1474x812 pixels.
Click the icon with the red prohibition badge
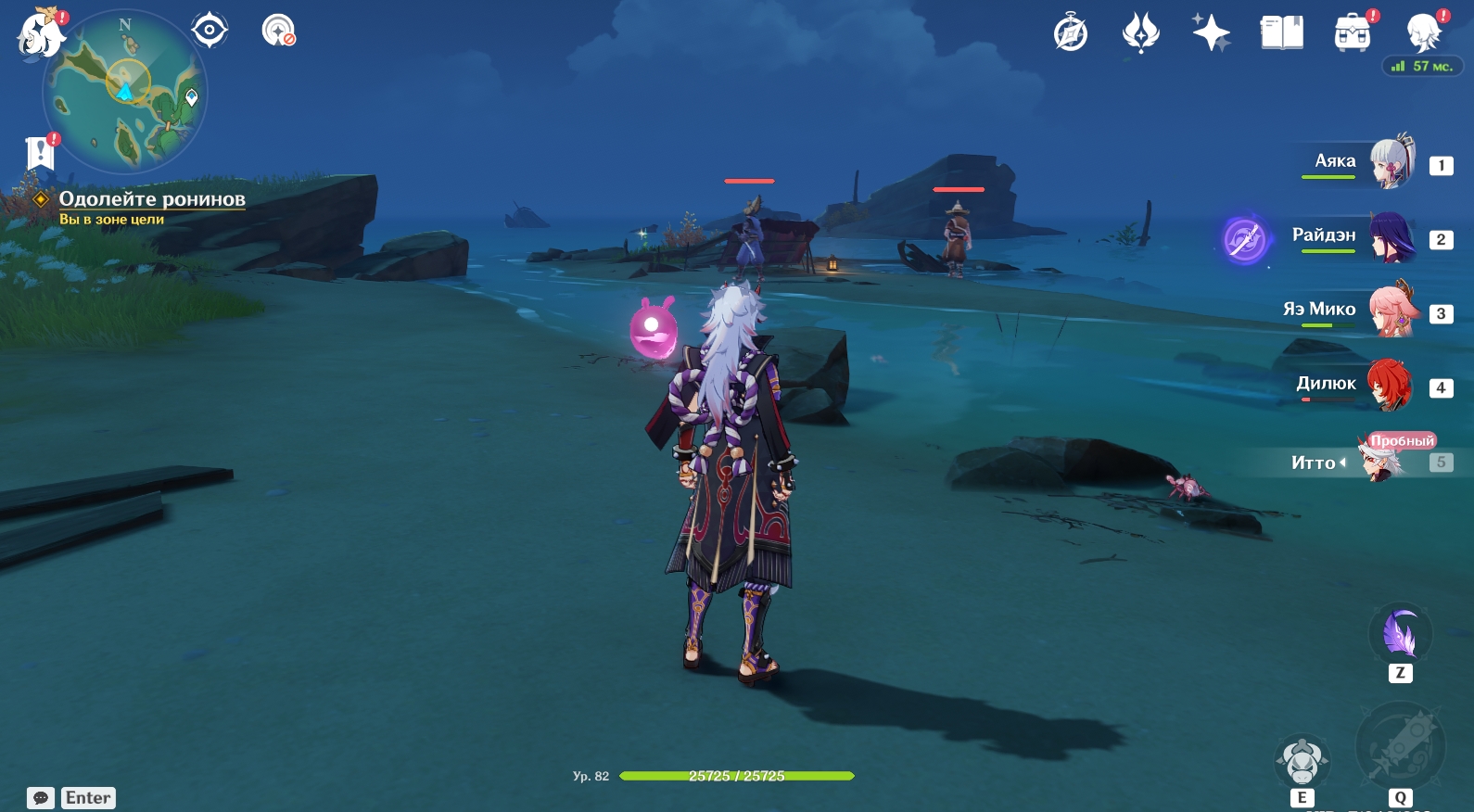[278, 31]
